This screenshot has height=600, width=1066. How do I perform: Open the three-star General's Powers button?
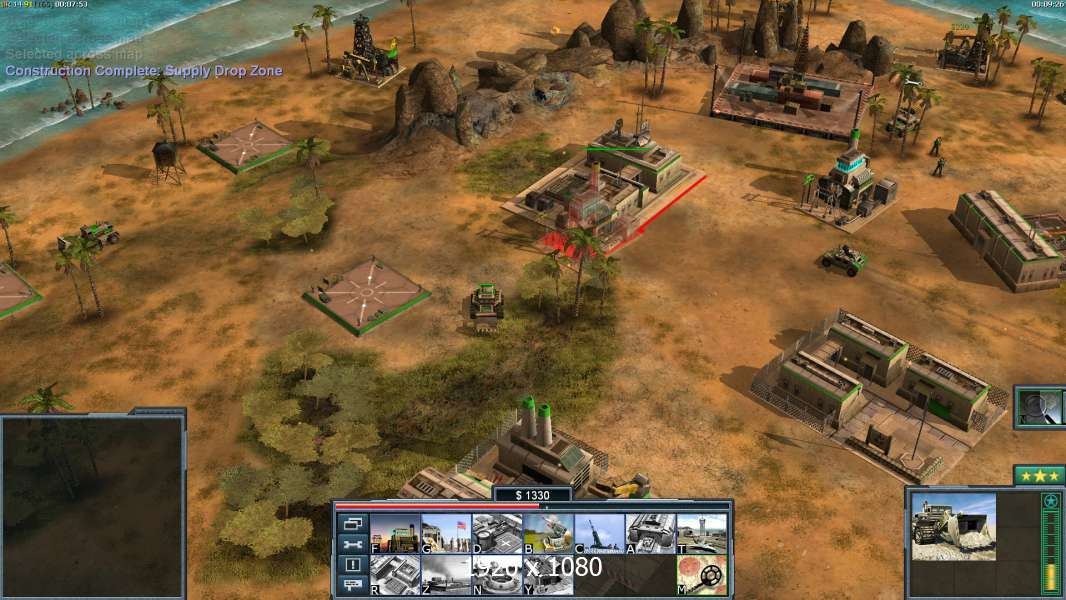click(x=1039, y=475)
